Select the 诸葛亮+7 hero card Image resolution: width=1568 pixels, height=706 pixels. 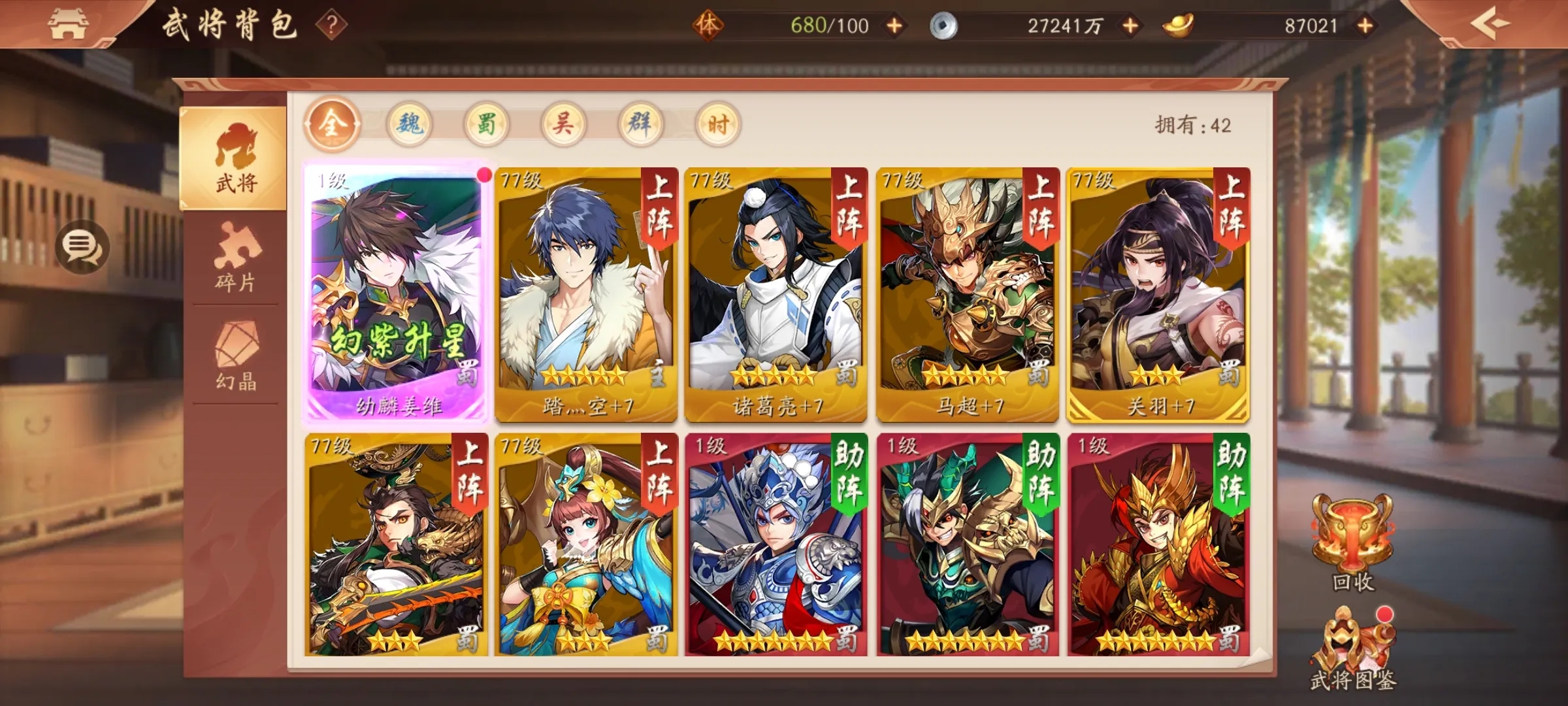coord(776,294)
